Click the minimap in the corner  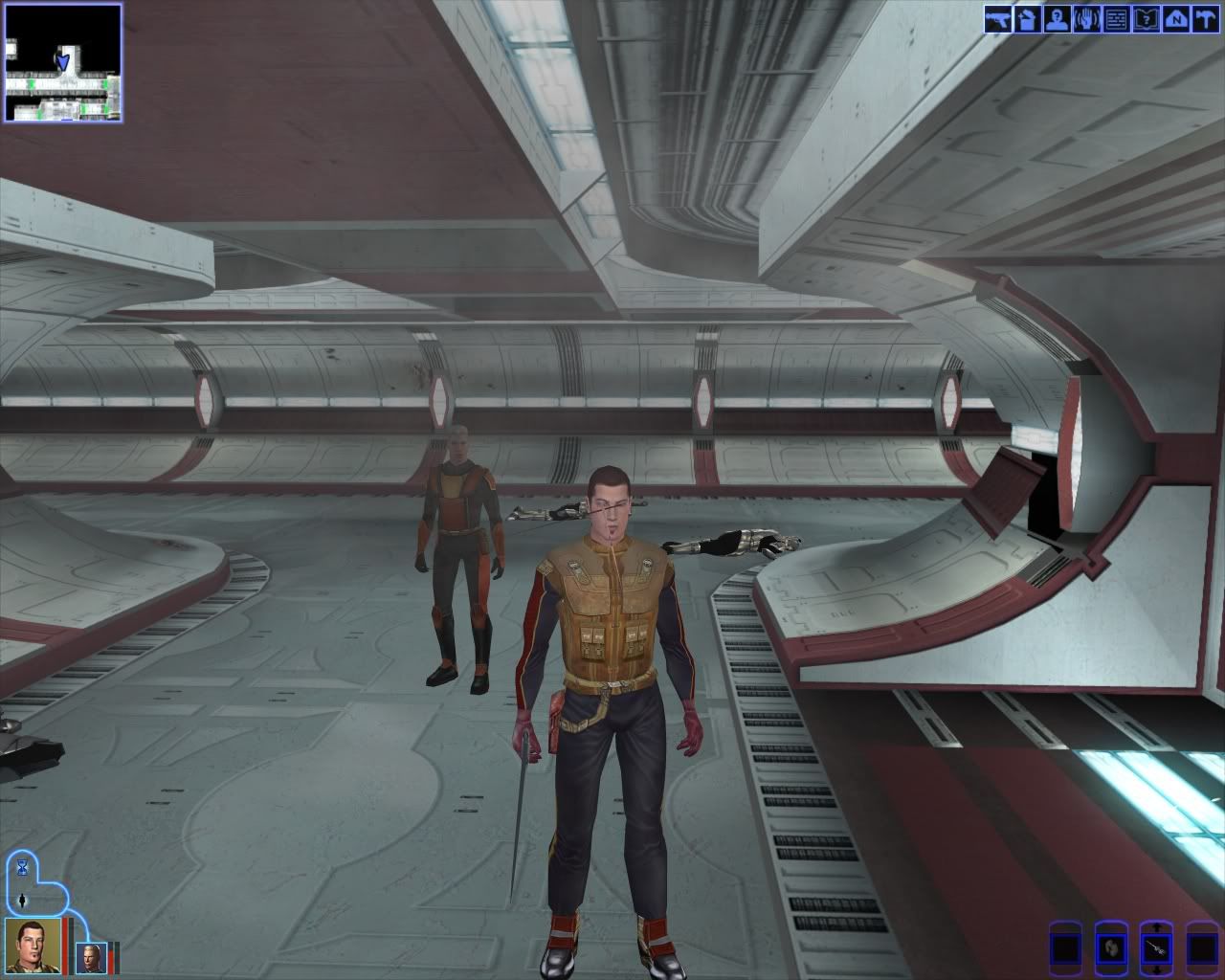point(63,62)
